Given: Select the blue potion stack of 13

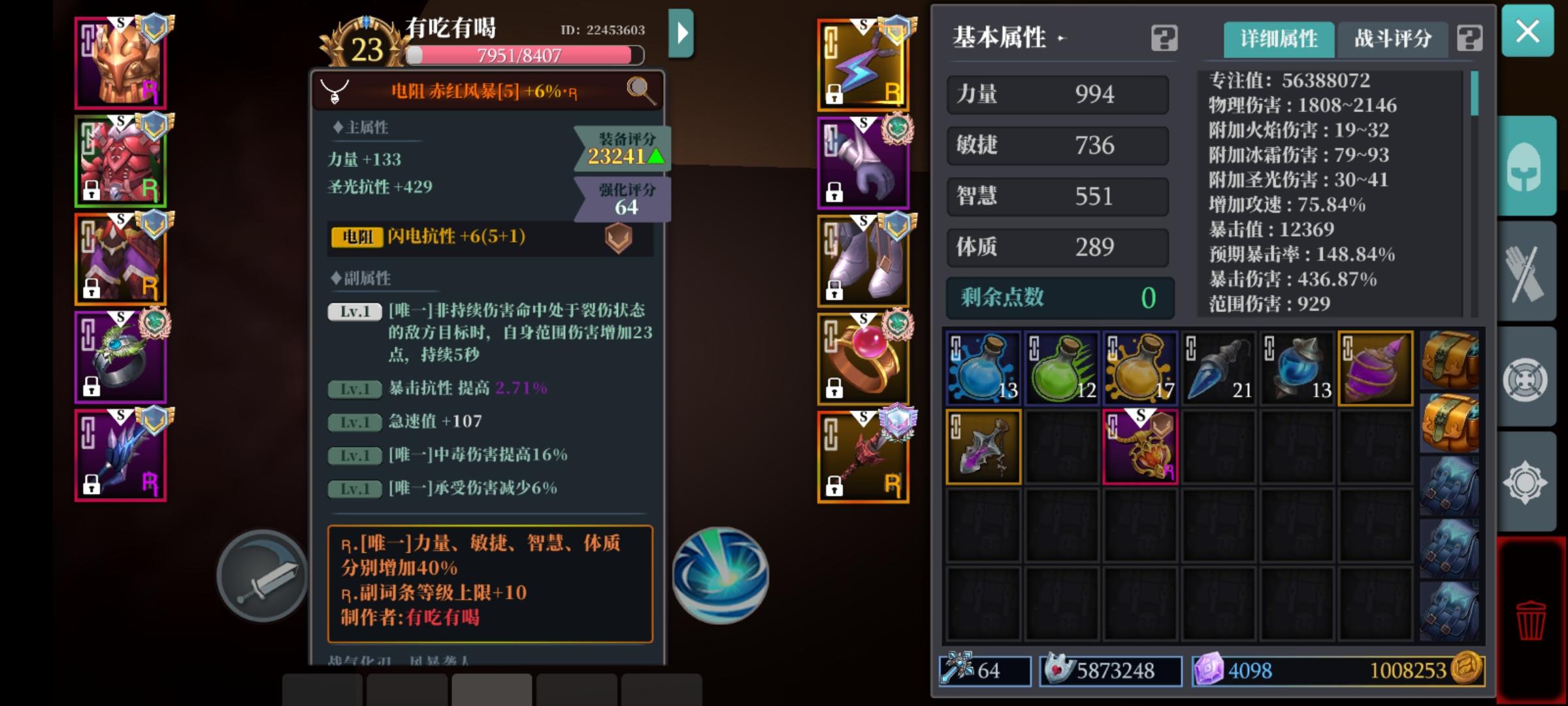Looking at the screenshot, I should [982, 367].
